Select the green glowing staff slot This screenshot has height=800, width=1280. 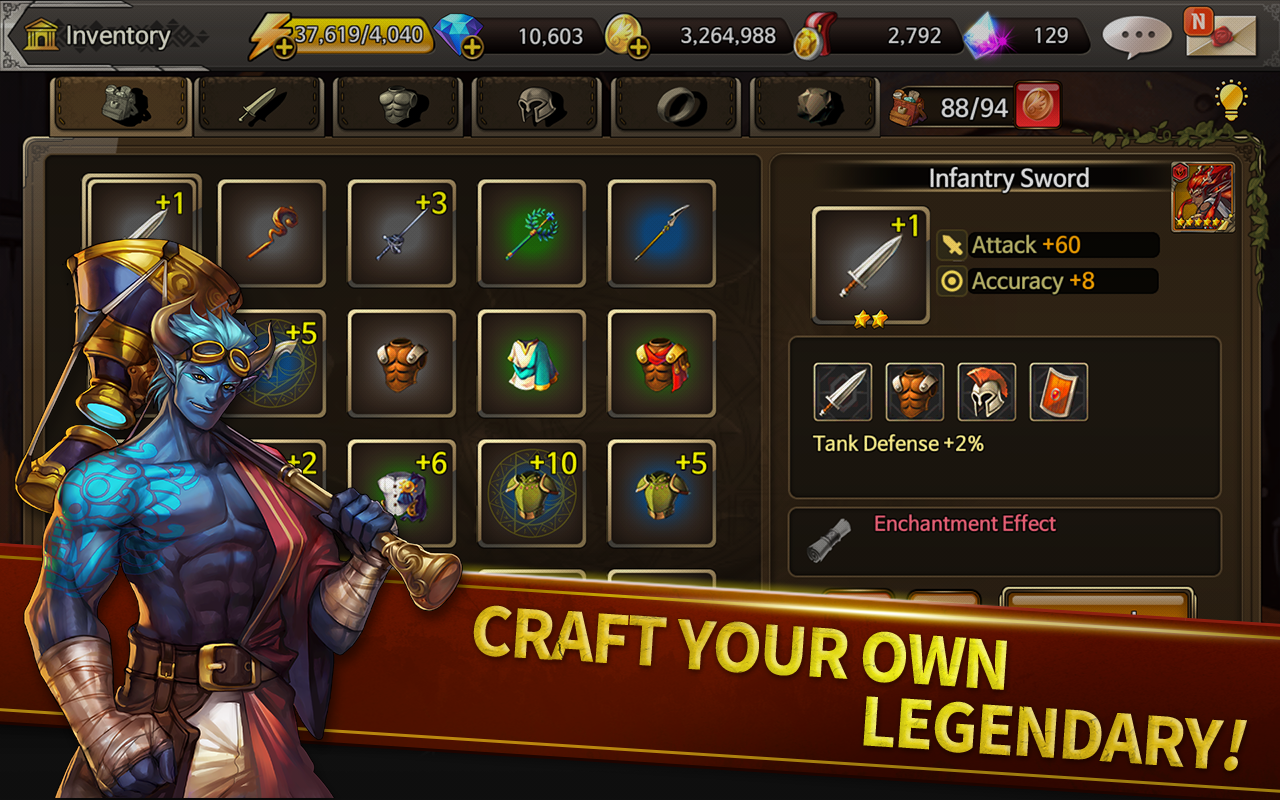[x=532, y=233]
